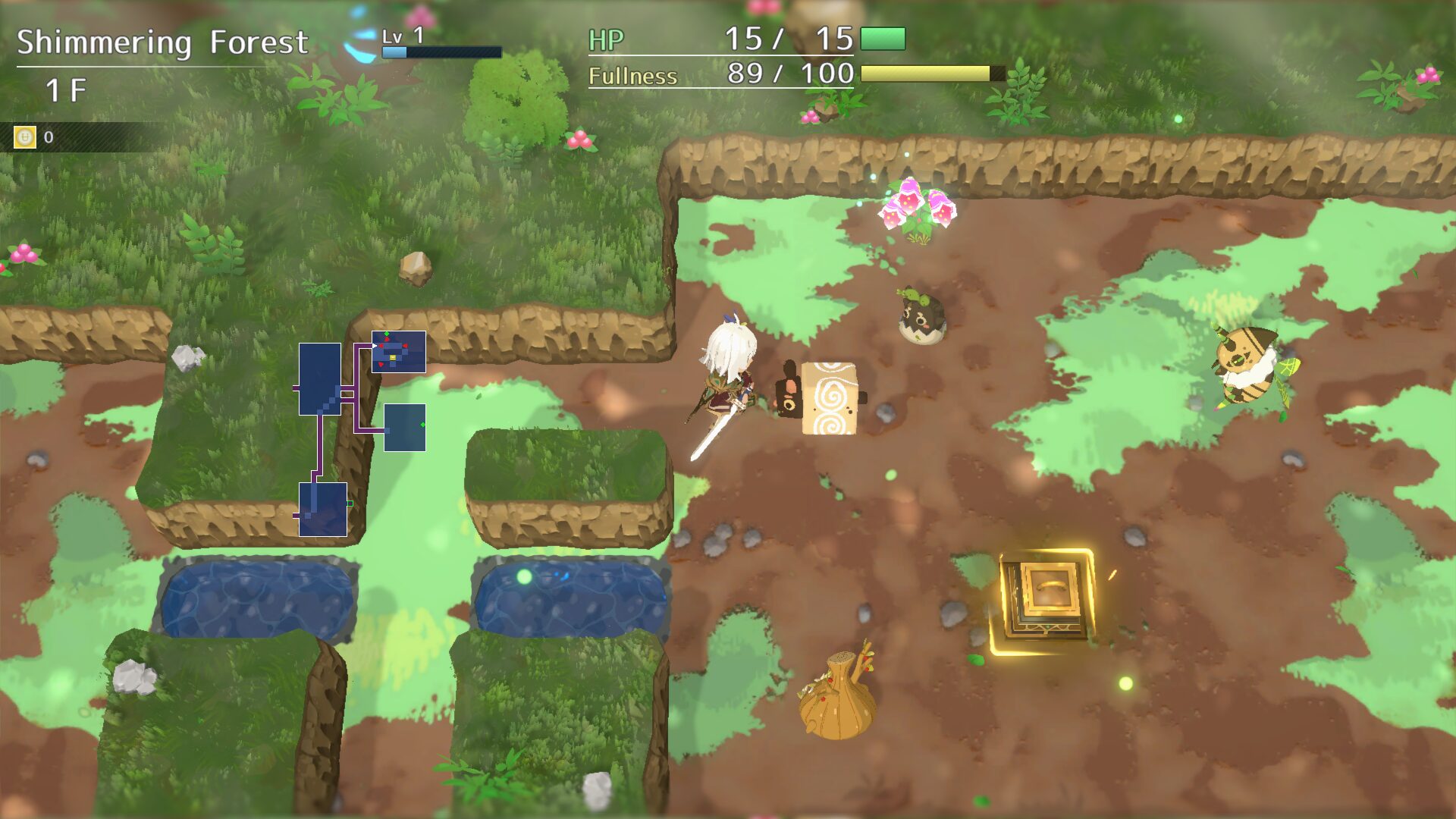Select the yellow stairs marker on the minimap
This screenshot has height=819, width=1456.
point(392,357)
